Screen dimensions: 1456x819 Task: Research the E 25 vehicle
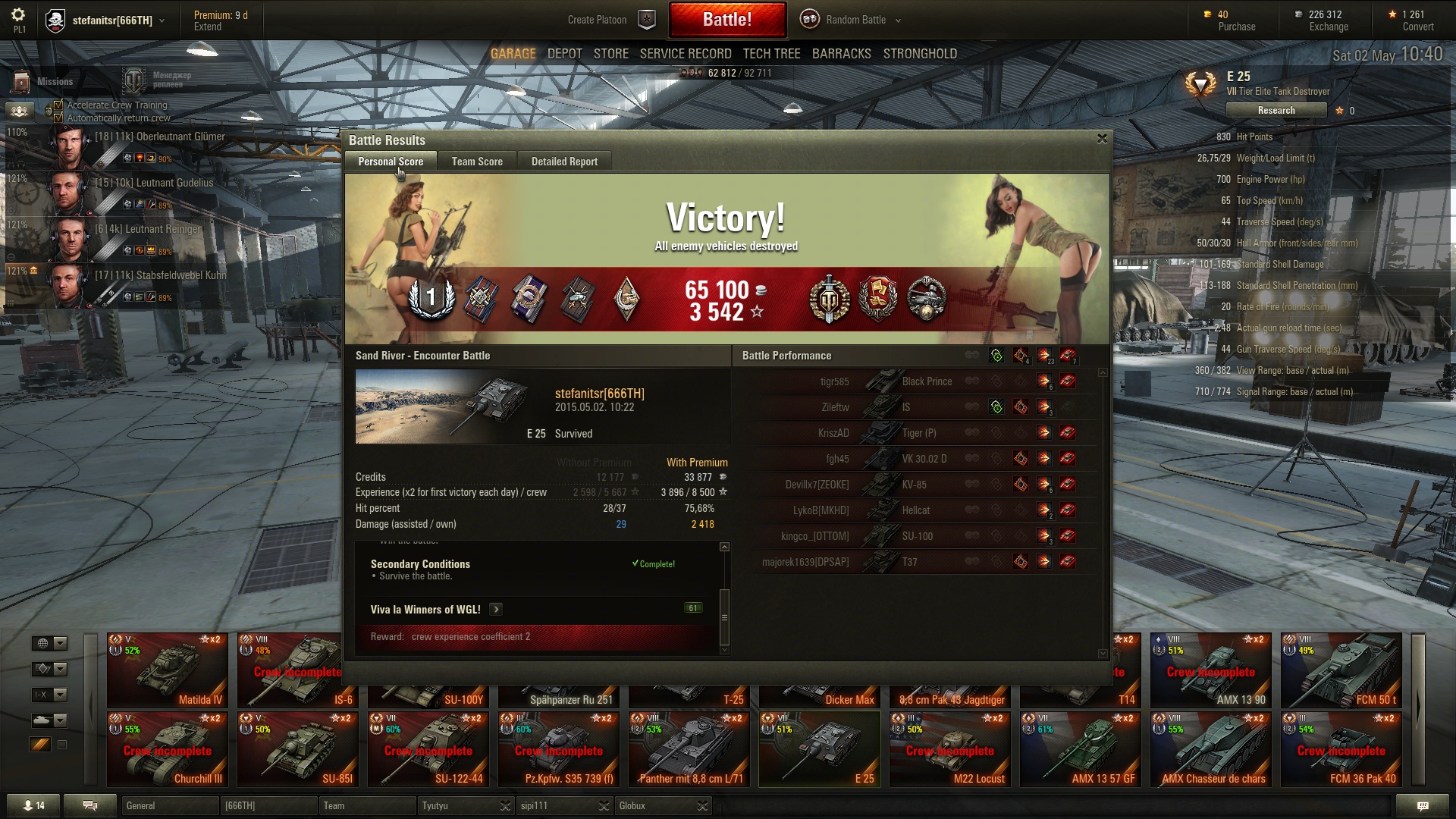coord(1276,111)
